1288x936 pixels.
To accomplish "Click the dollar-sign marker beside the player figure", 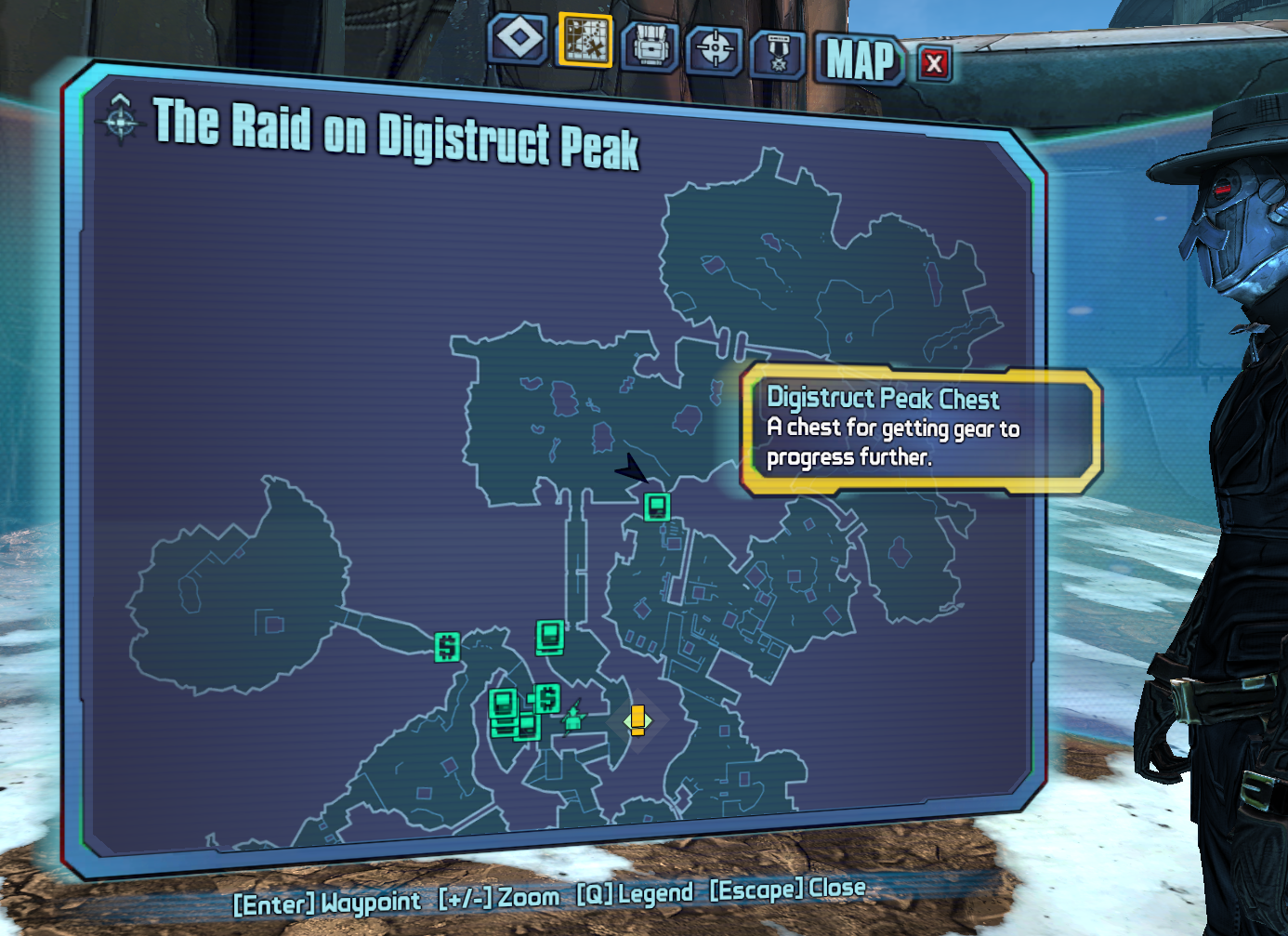I will (x=547, y=698).
